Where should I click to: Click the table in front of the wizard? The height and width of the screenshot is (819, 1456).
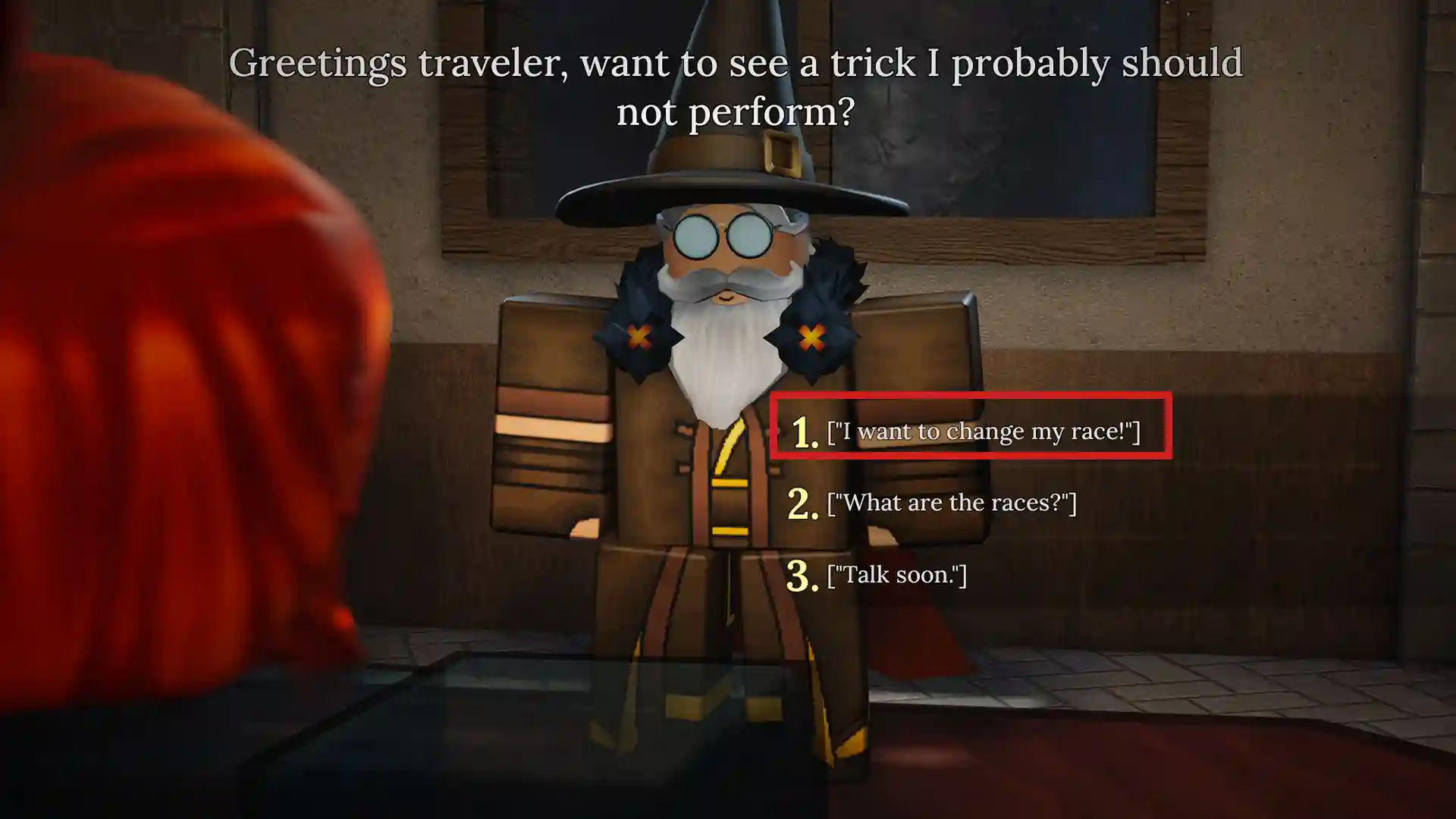point(531,720)
